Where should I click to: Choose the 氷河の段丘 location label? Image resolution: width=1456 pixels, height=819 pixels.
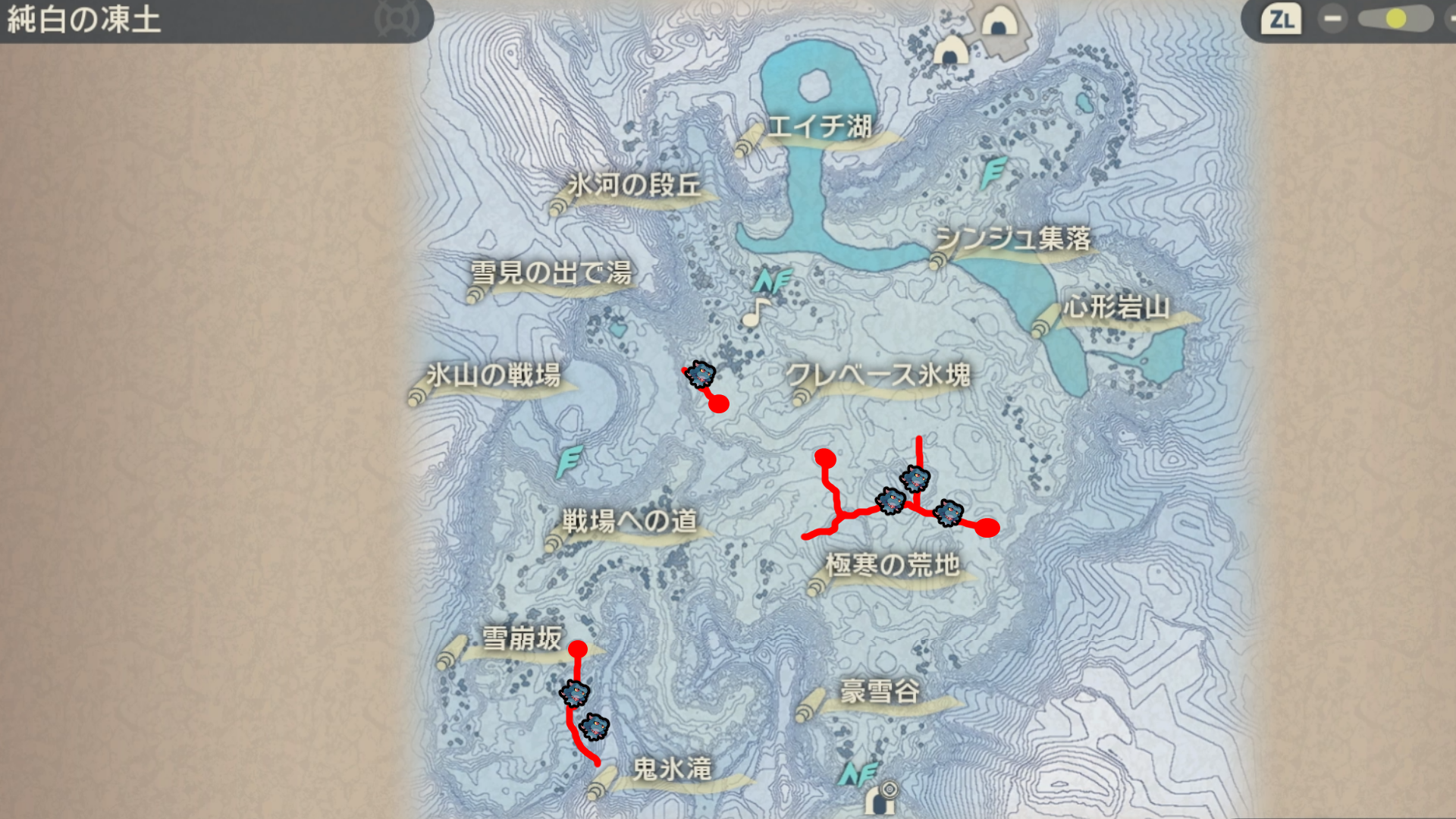[x=634, y=186]
